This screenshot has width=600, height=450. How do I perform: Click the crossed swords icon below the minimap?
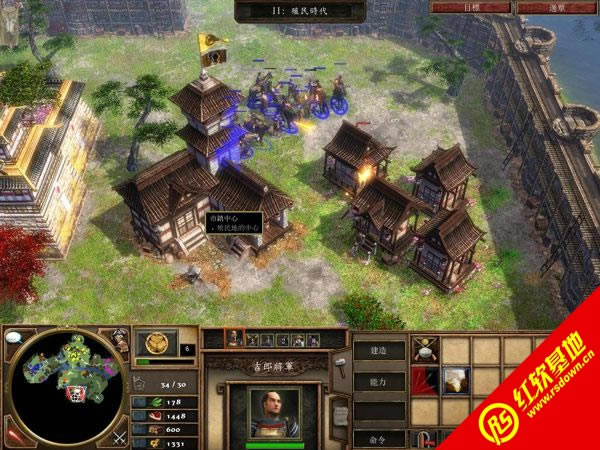click(118, 437)
